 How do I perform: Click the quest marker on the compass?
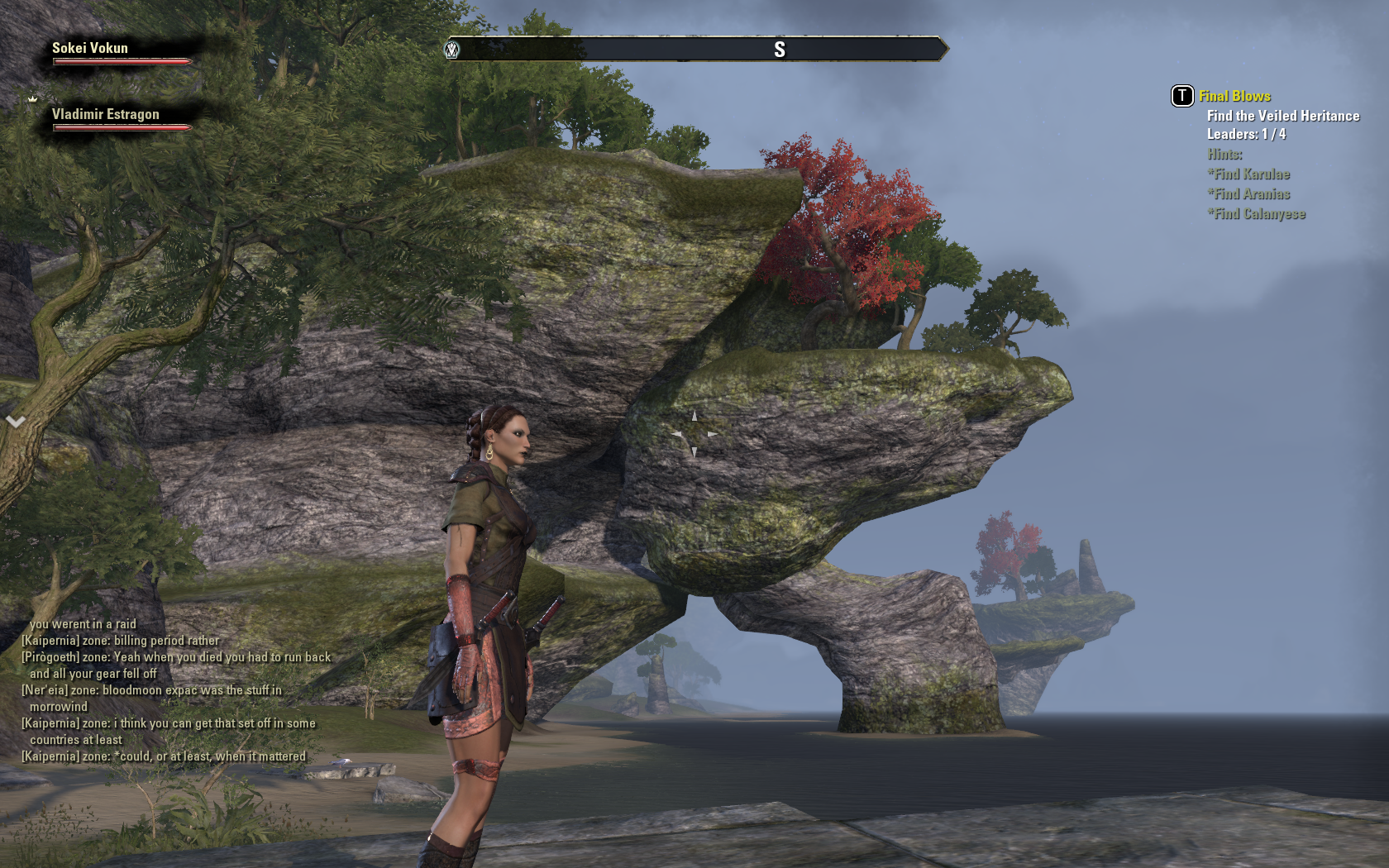pos(452,50)
